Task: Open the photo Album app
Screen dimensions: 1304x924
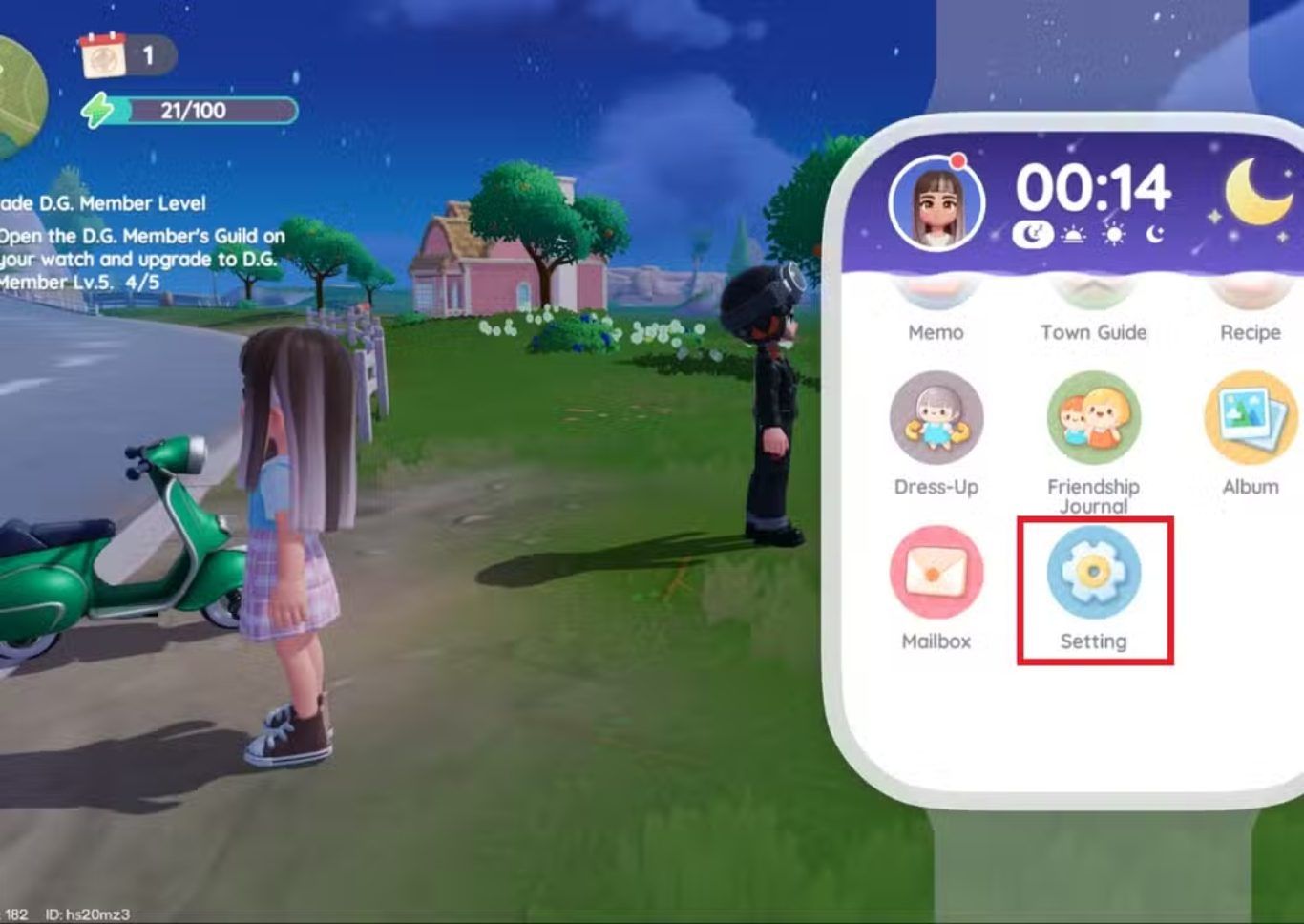Action: coord(1250,419)
